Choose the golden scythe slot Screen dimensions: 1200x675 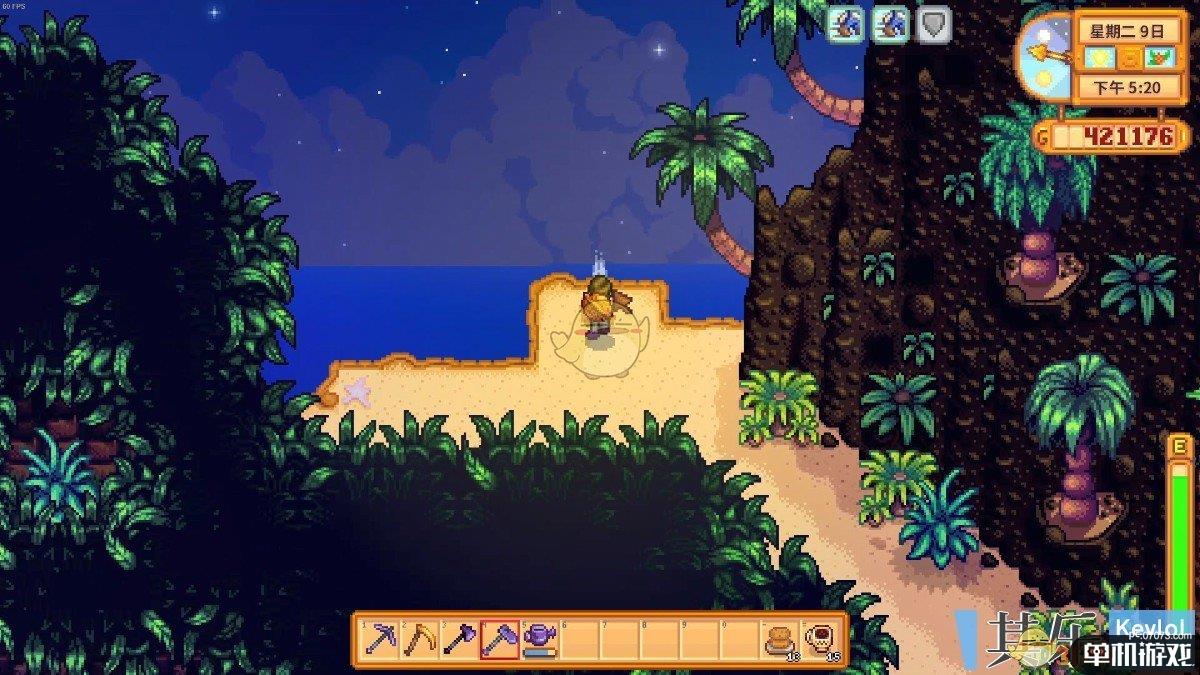[x=420, y=639]
